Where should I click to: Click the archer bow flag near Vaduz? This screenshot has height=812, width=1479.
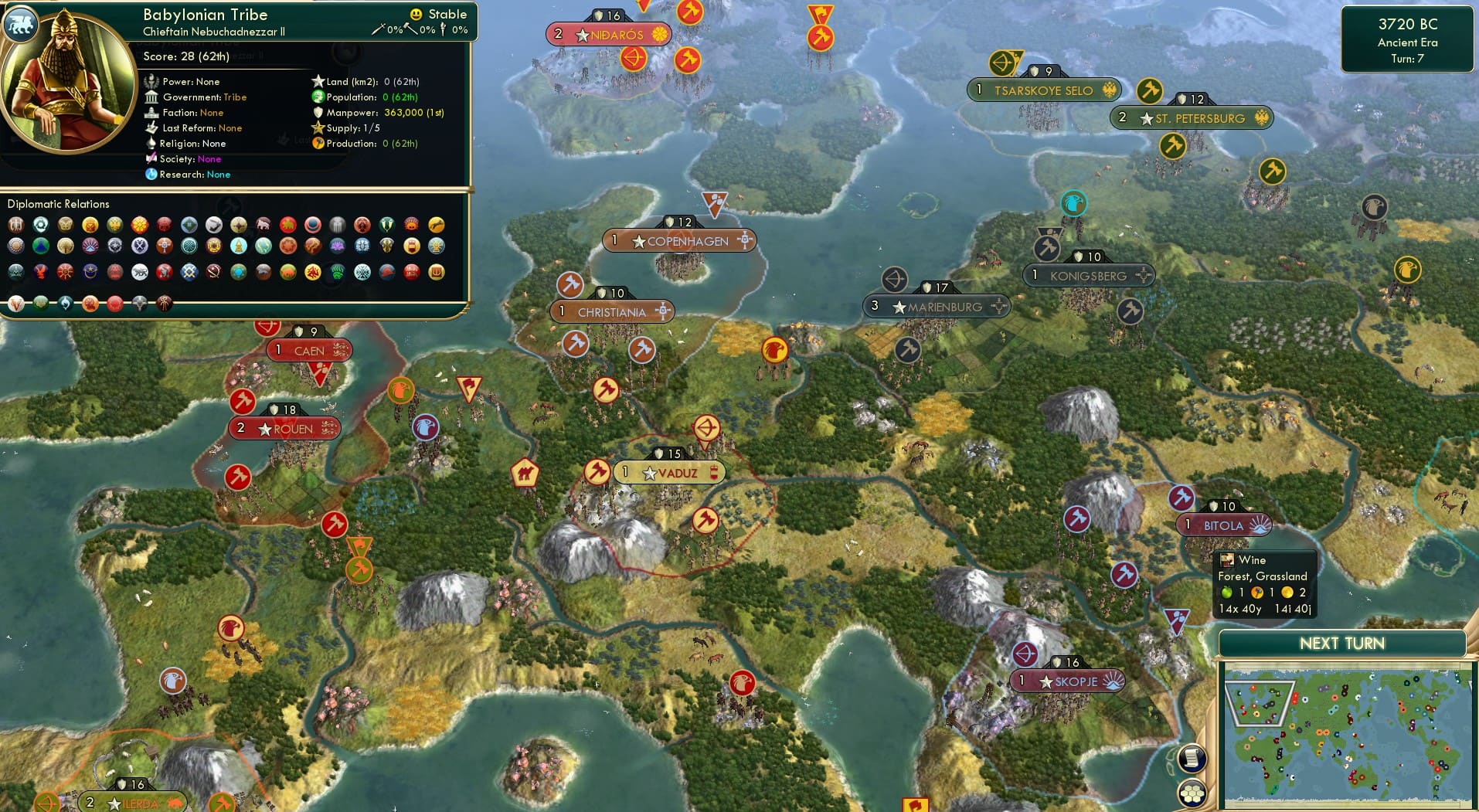[x=707, y=427]
